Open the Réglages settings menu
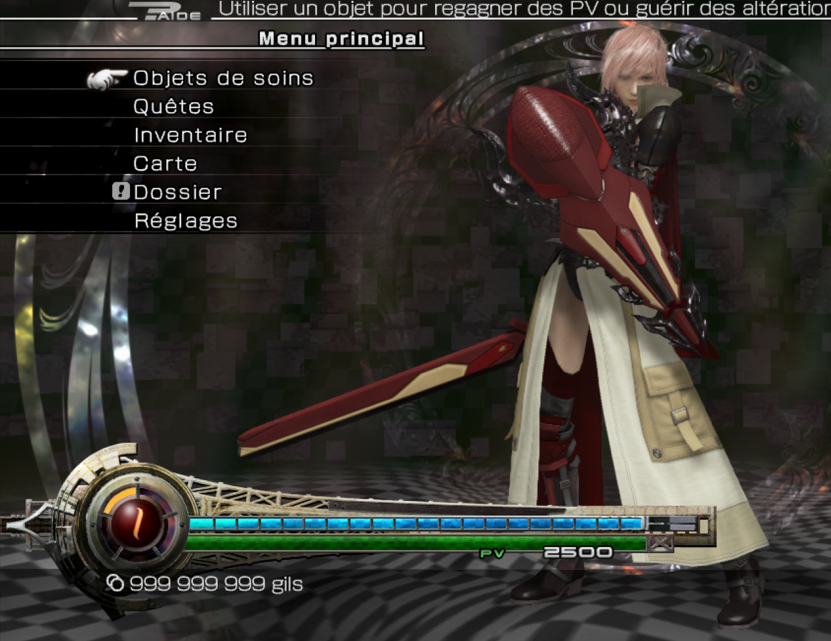Screen dimensions: 831x641 [x=185, y=221]
